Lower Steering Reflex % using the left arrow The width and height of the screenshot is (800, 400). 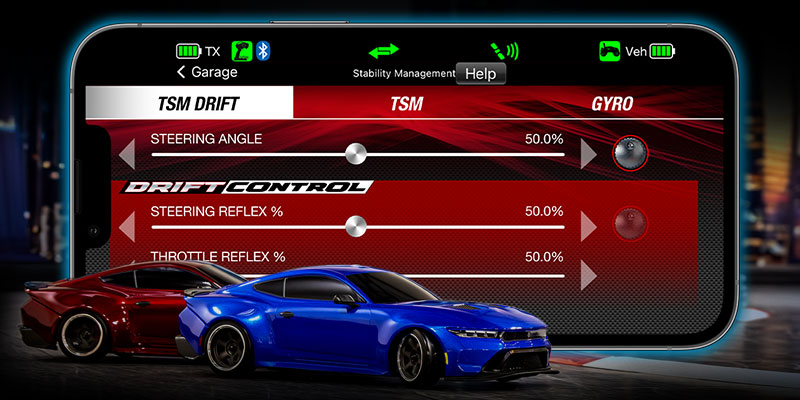point(126,226)
